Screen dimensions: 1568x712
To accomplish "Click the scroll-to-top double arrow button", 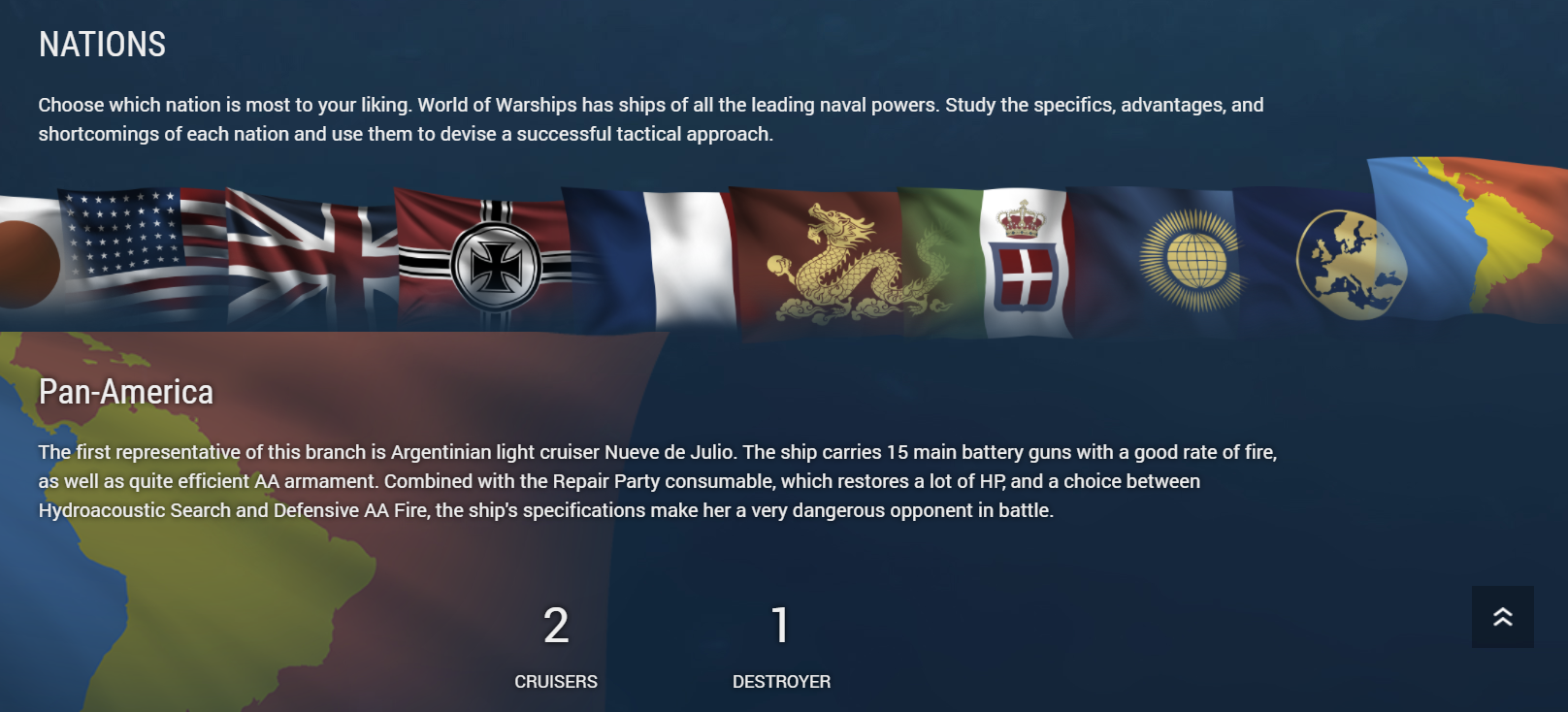I will point(1502,617).
